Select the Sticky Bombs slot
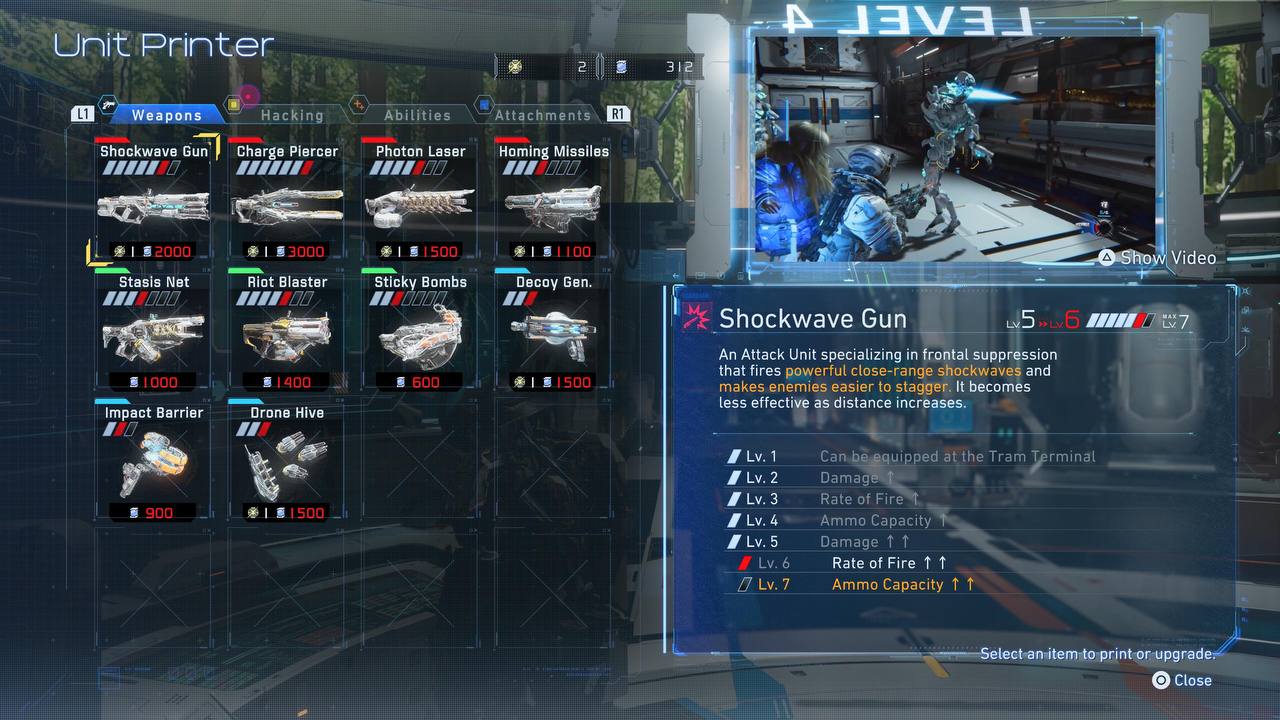1280x720 pixels. [420, 331]
